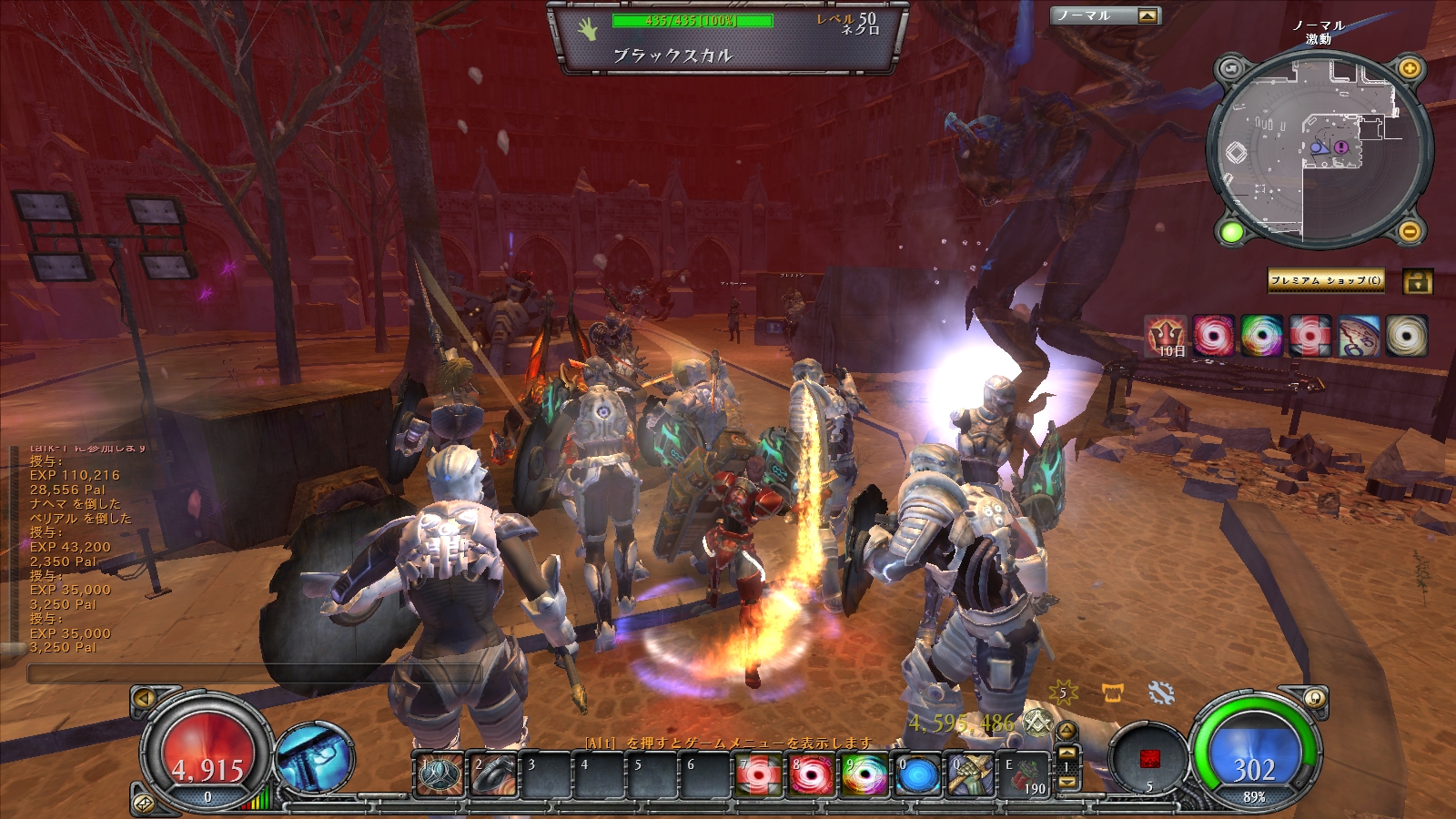1456x819 pixels.
Task: Select hotbar slot 2 skill icon
Action: [492, 776]
